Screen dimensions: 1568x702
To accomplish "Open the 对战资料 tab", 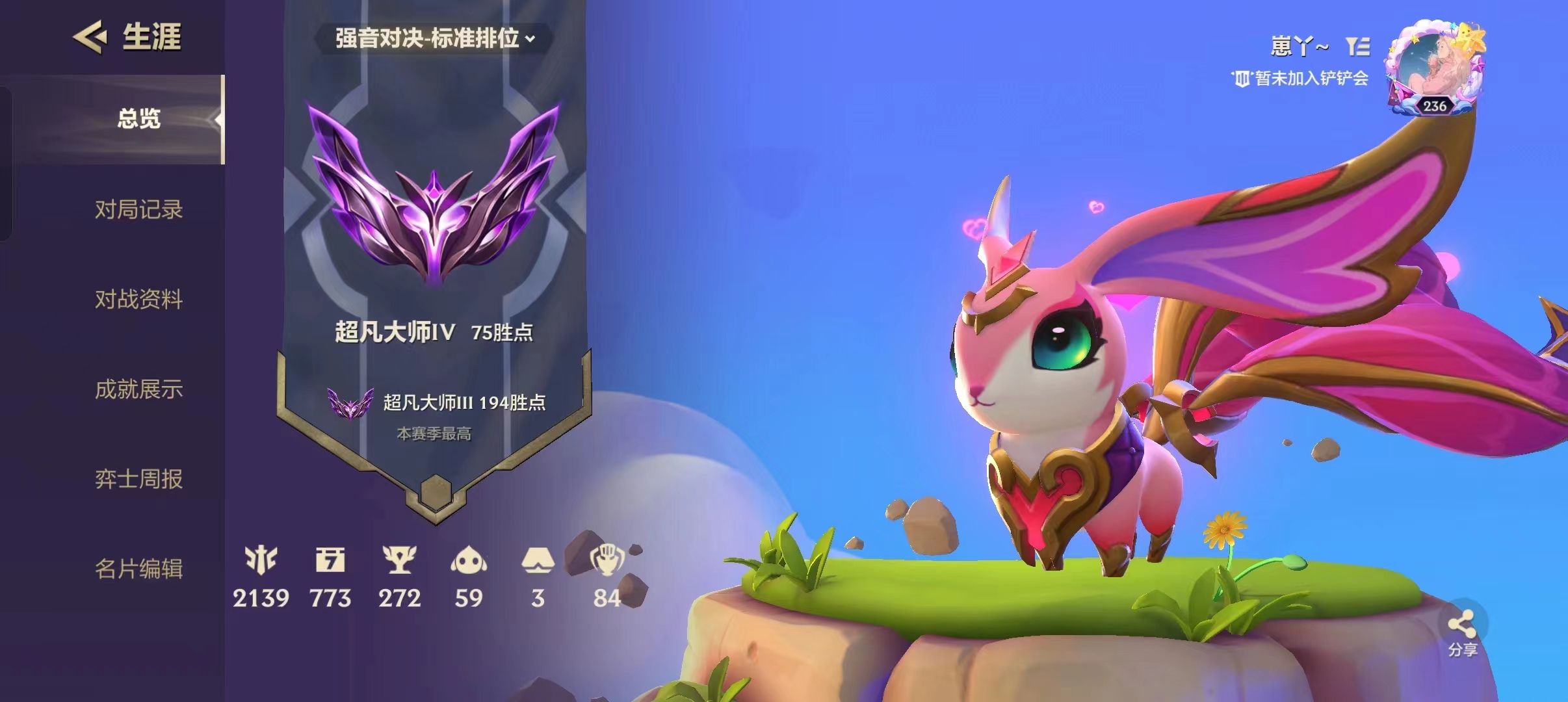I will point(138,300).
